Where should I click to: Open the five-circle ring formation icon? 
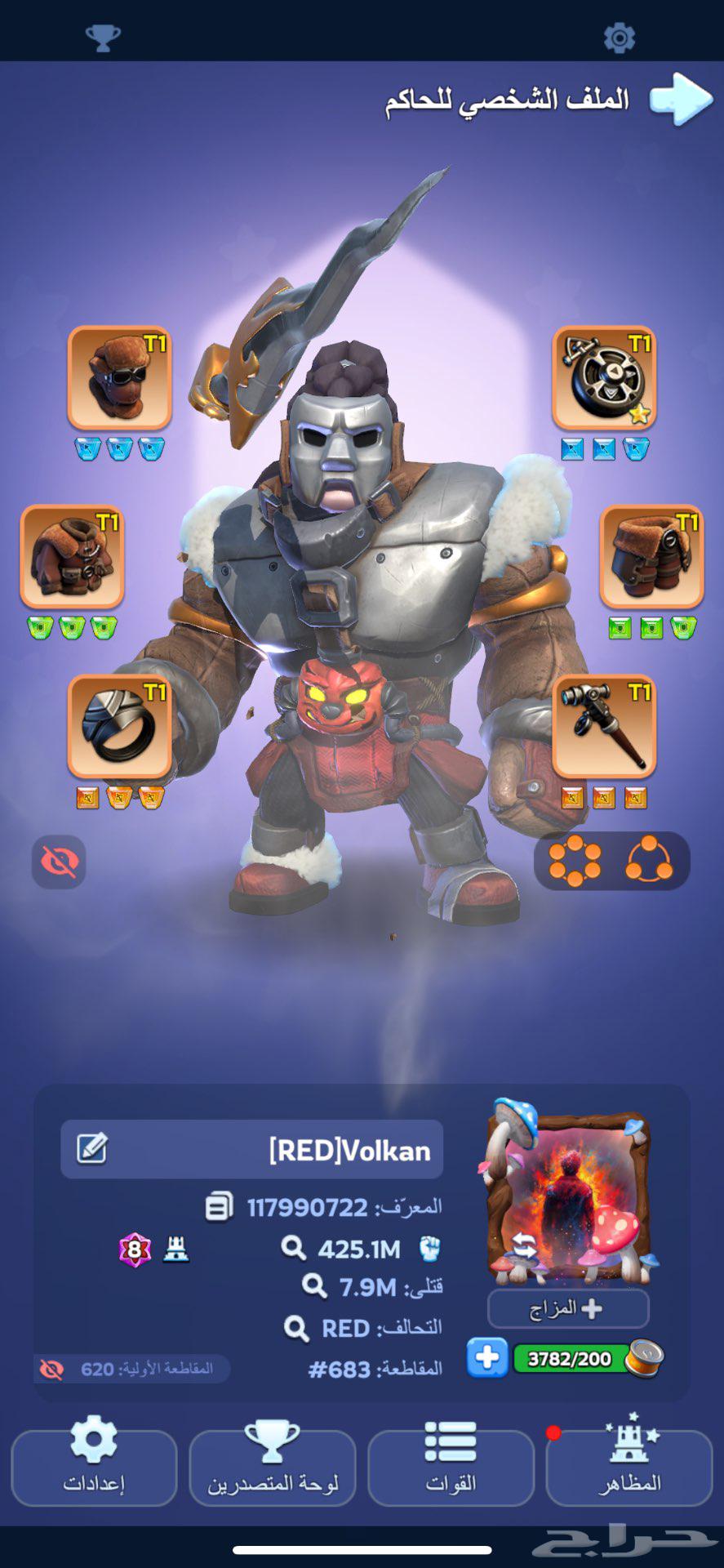[575, 860]
